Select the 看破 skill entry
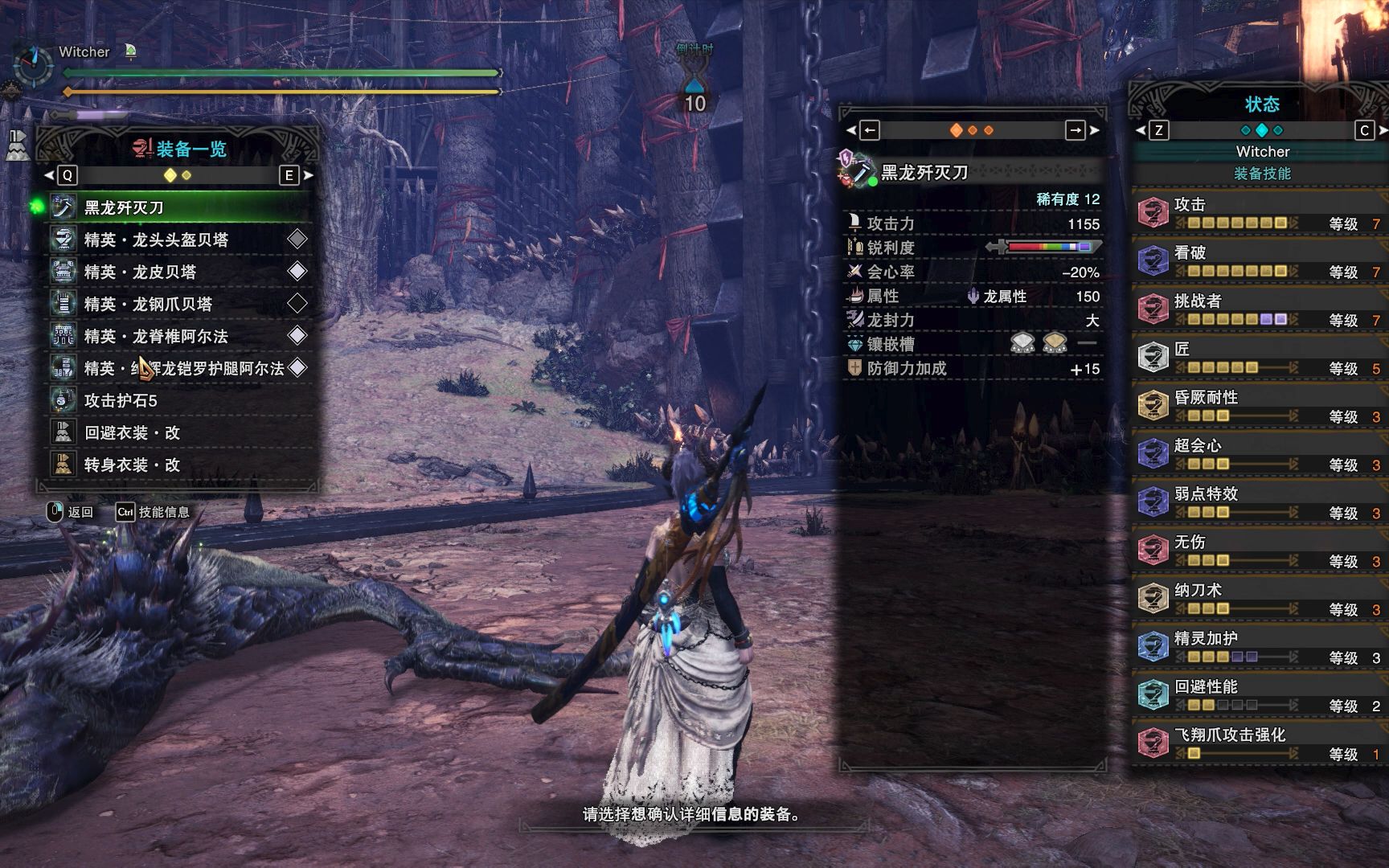This screenshot has width=1389, height=868. tap(1258, 261)
